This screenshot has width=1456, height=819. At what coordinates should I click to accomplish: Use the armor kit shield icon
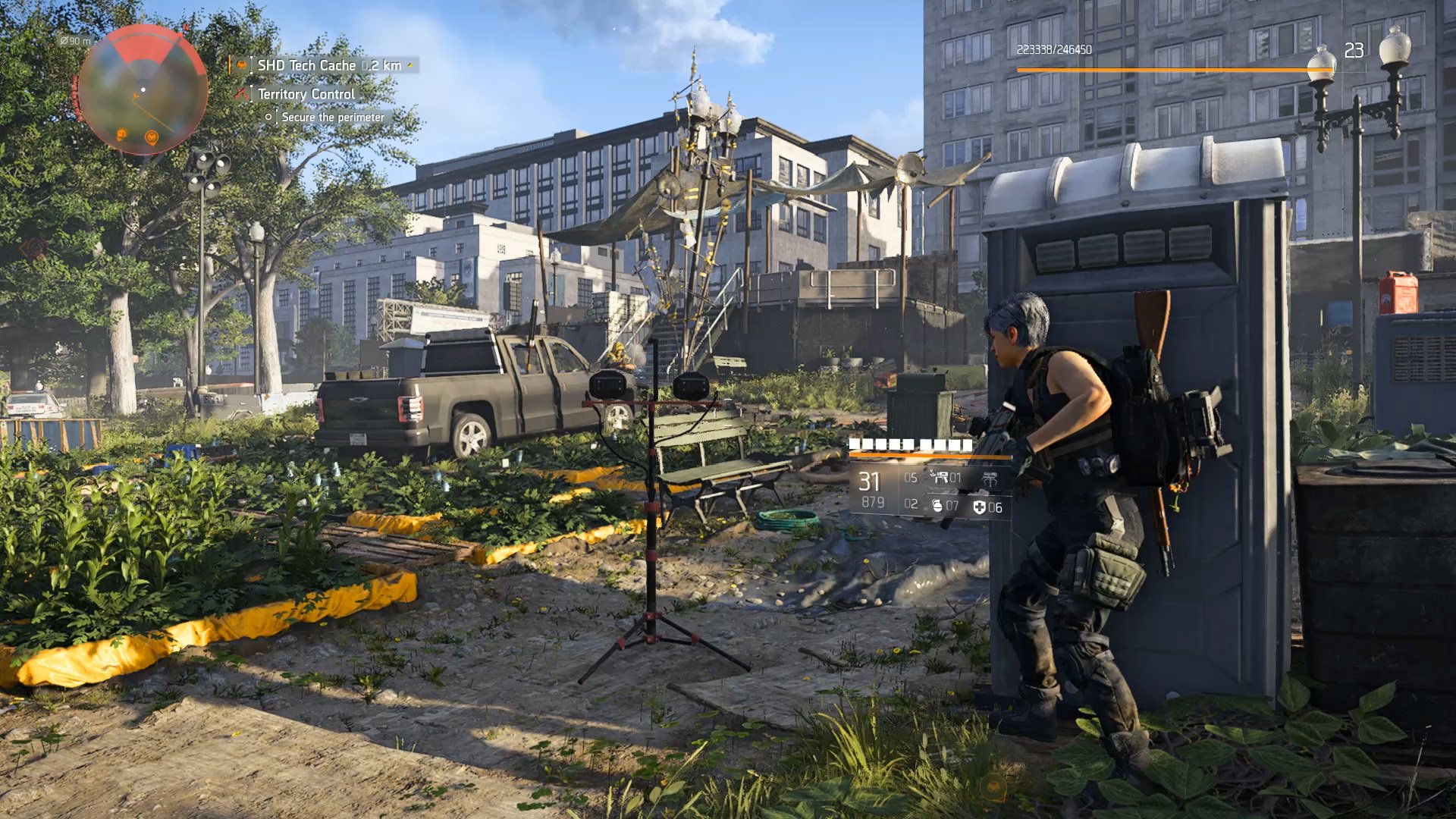click(979, 507)
